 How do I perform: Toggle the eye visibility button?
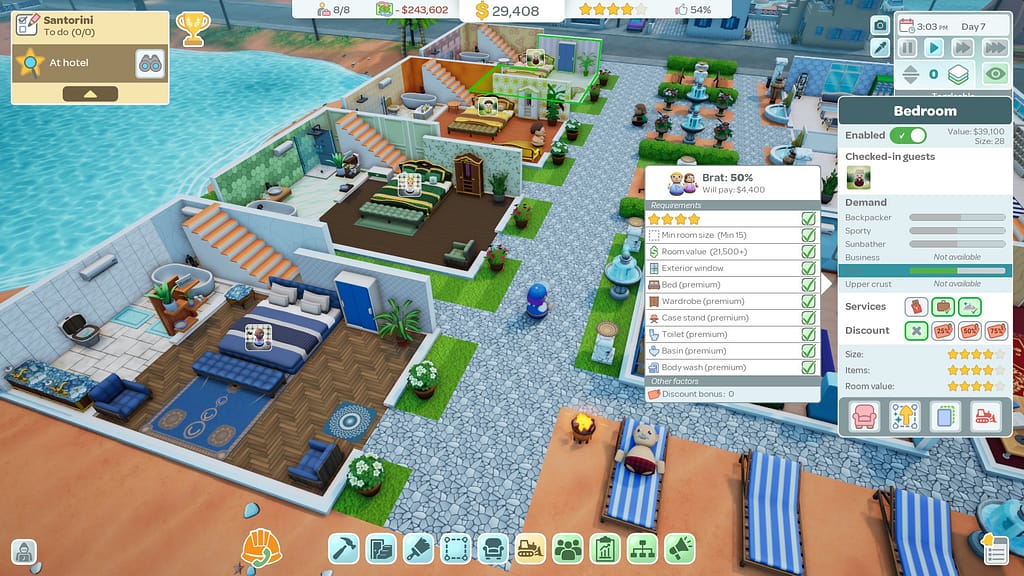994,73
